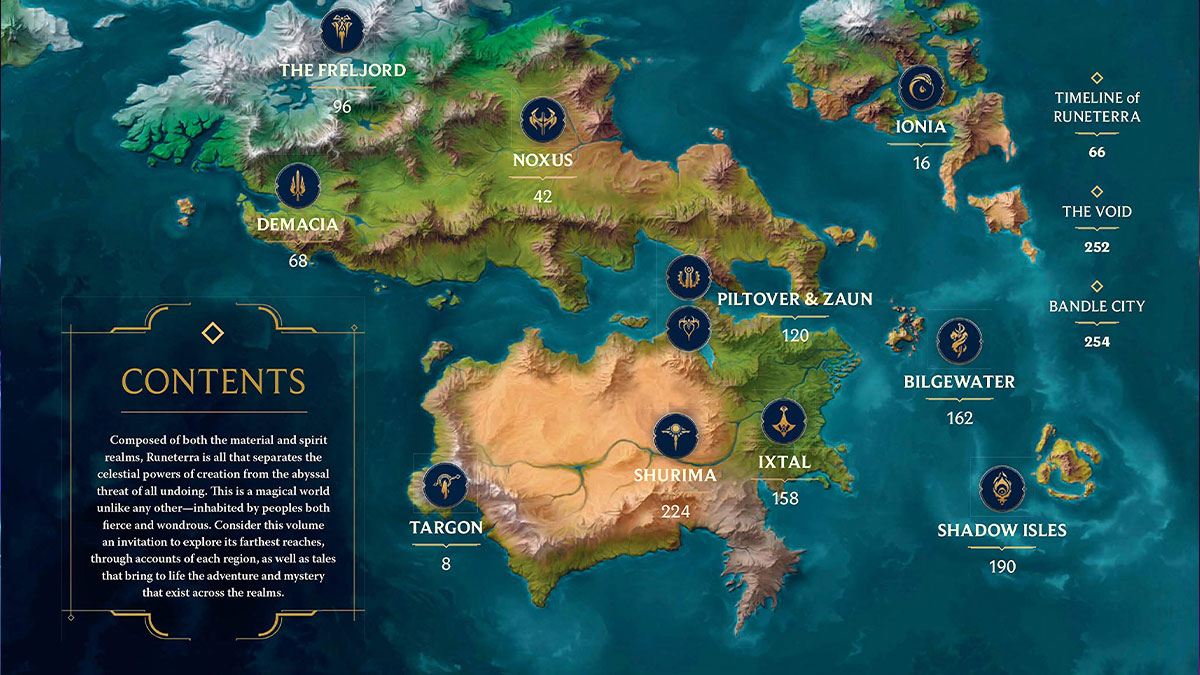Choose the Demacia region emblem
This screenshot has width=1200, height=675.
click(x=298, y=186)
